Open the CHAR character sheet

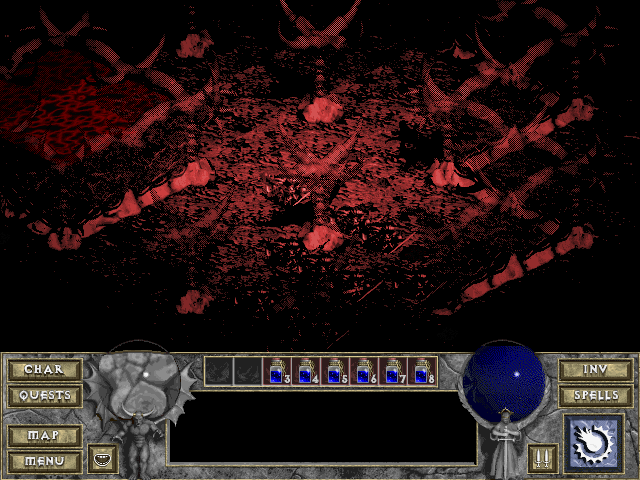(44, 370)
